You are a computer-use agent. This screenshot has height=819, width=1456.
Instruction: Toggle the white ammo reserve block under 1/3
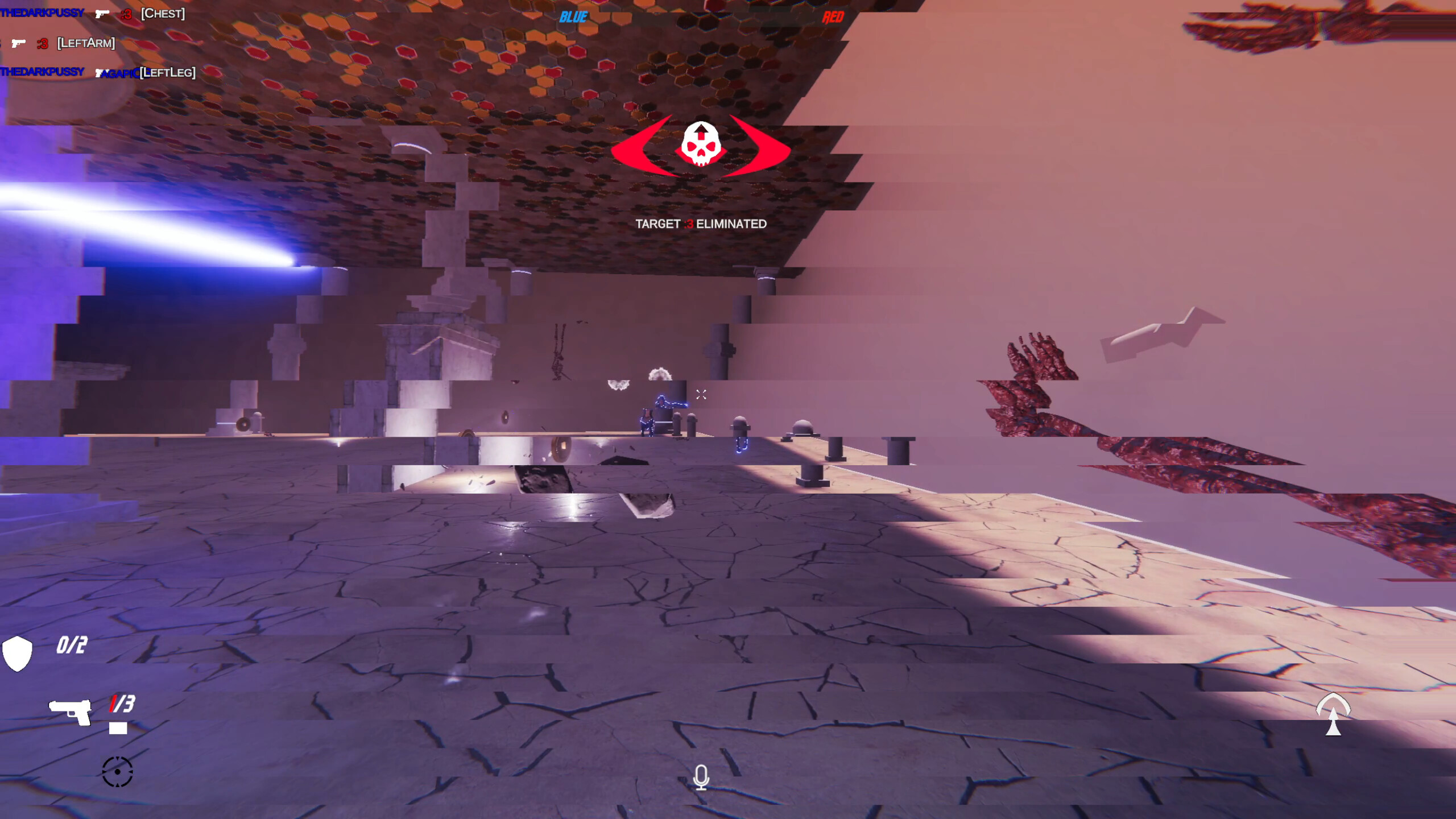pos(119,727)
